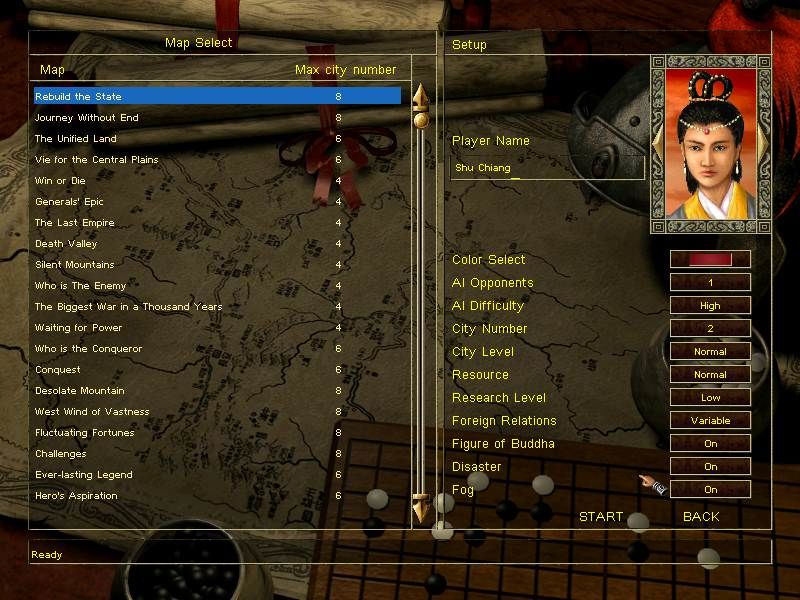Change the AI Opponents value
Image resolution: width=800 pixels, height=600 pixels.
click(710, 283)
